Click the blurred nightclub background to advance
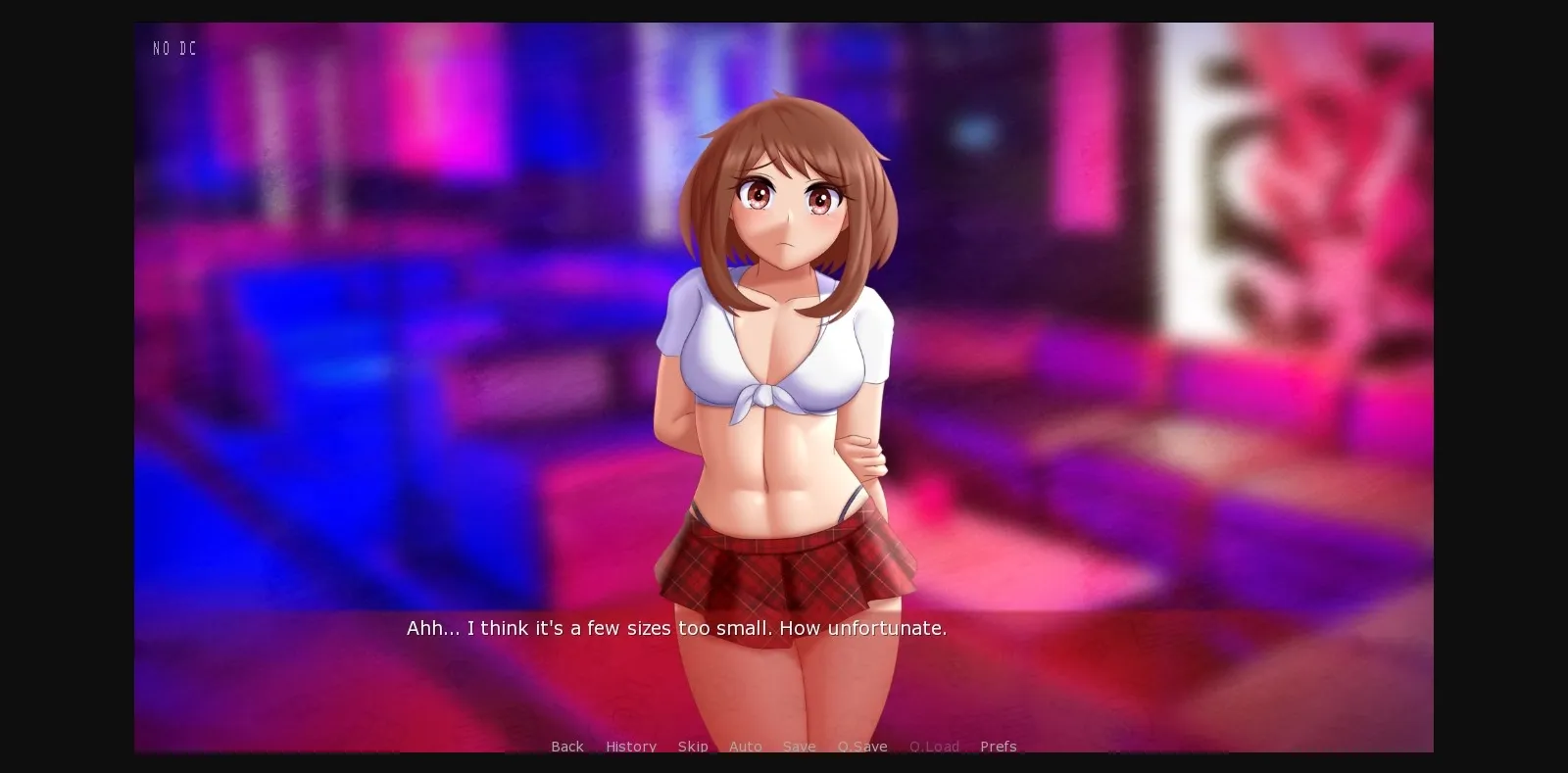Image resolution: width=1568 pixels, height=773 pixels. pos(343,294)
